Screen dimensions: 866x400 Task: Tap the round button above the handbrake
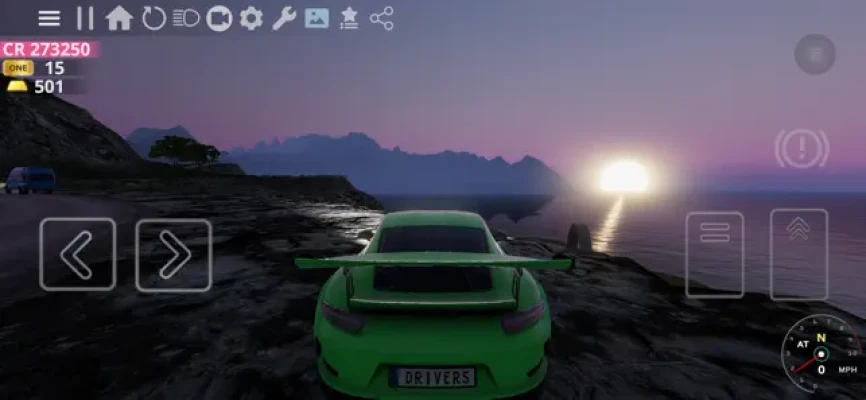pos(815,54)
